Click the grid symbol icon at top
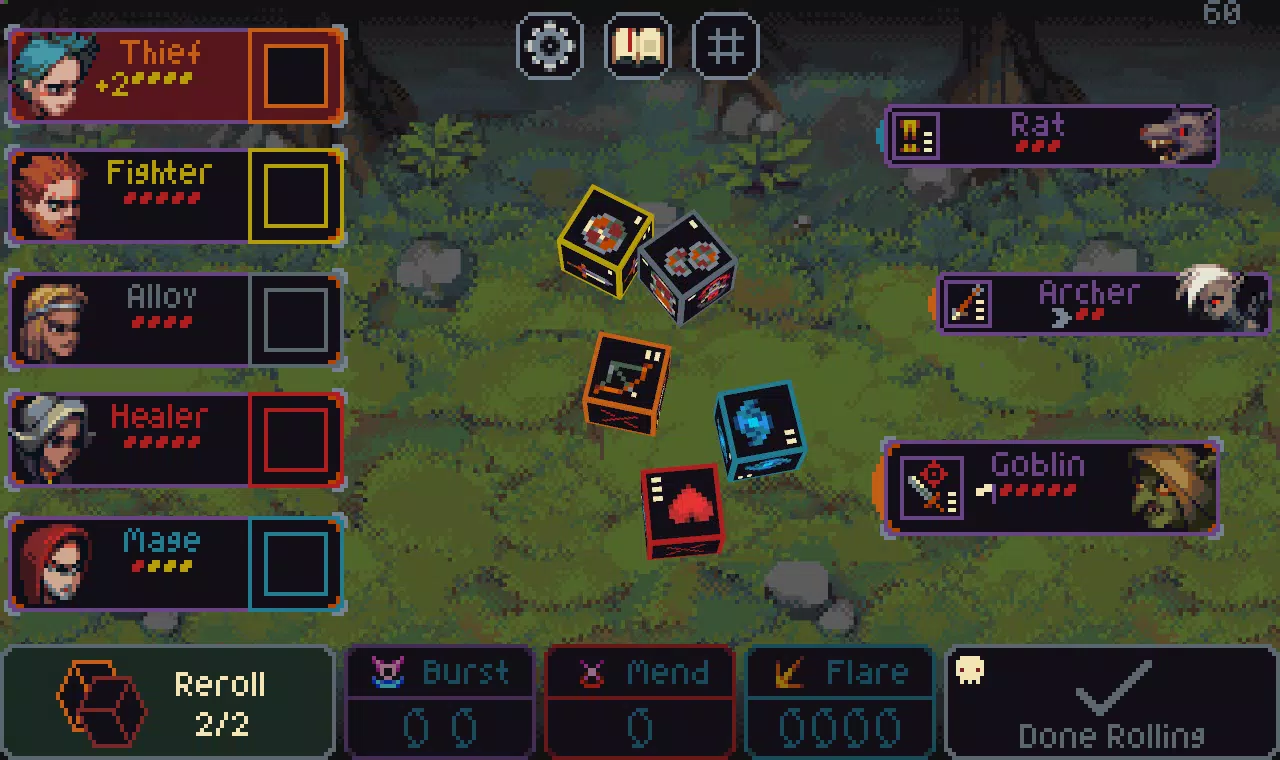The width and height of the screenshot is (1280, 760). tap(724, 46)
